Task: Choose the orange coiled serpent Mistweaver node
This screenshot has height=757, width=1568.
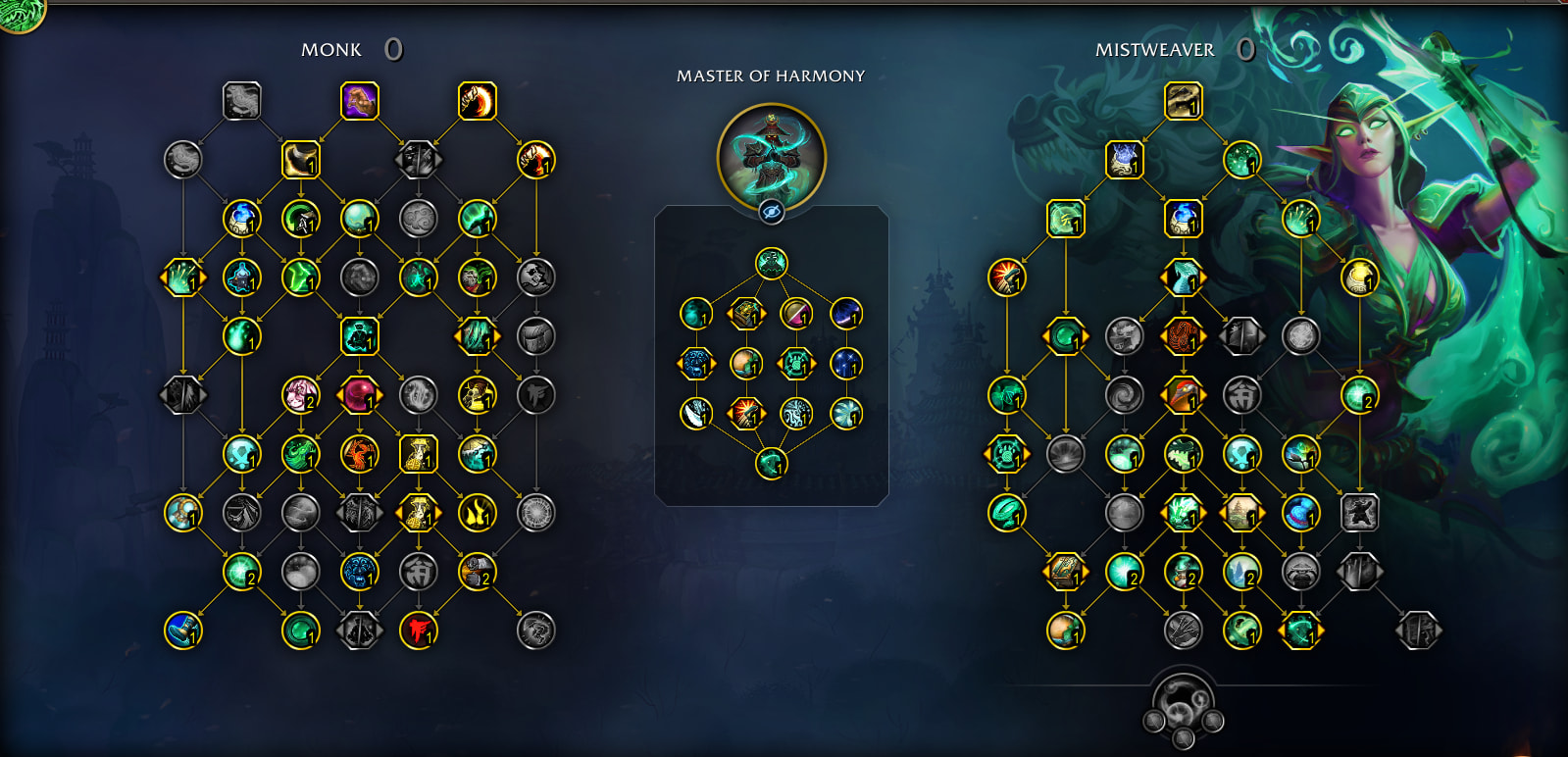Action: pyautogui.click(x=1184, y=336)
